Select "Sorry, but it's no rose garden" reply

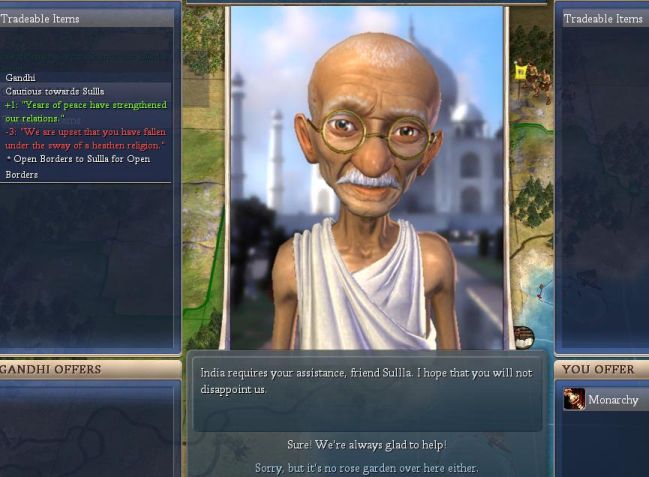(366, 467)
